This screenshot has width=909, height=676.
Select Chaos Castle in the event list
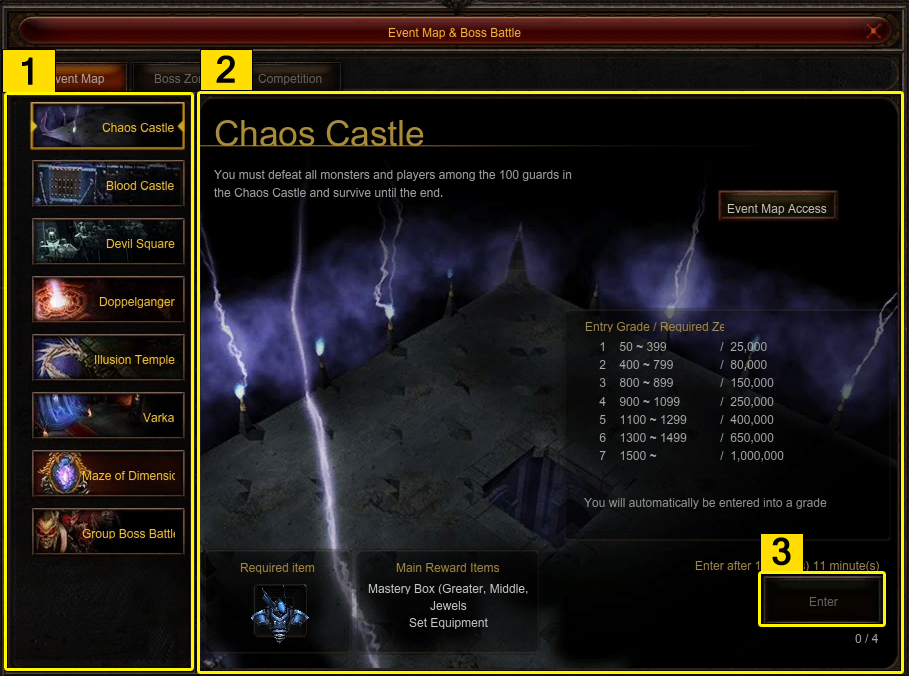[108, 127]
